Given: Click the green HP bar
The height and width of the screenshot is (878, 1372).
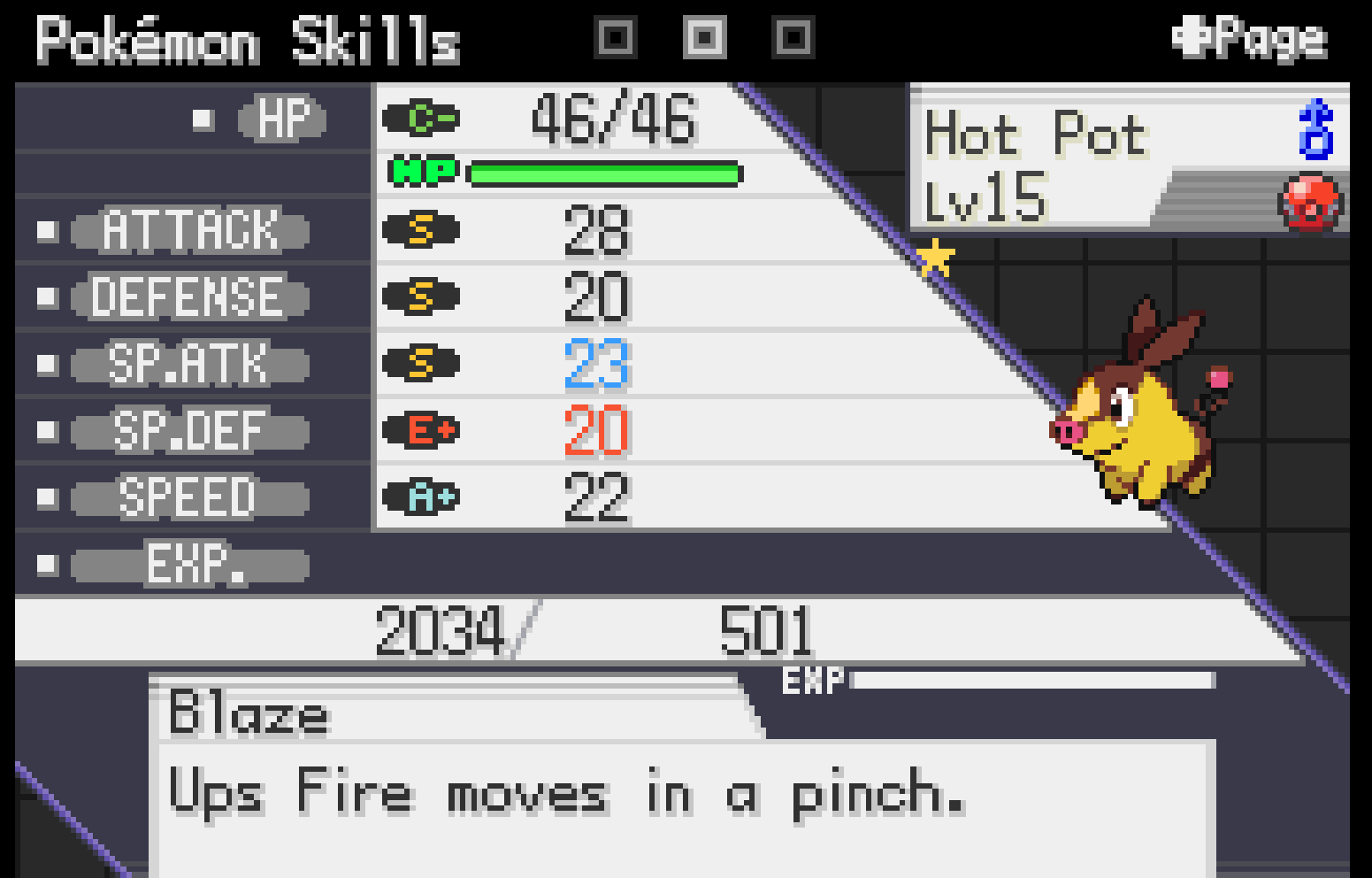Looking at the screenshot, I should click(606, 172).
